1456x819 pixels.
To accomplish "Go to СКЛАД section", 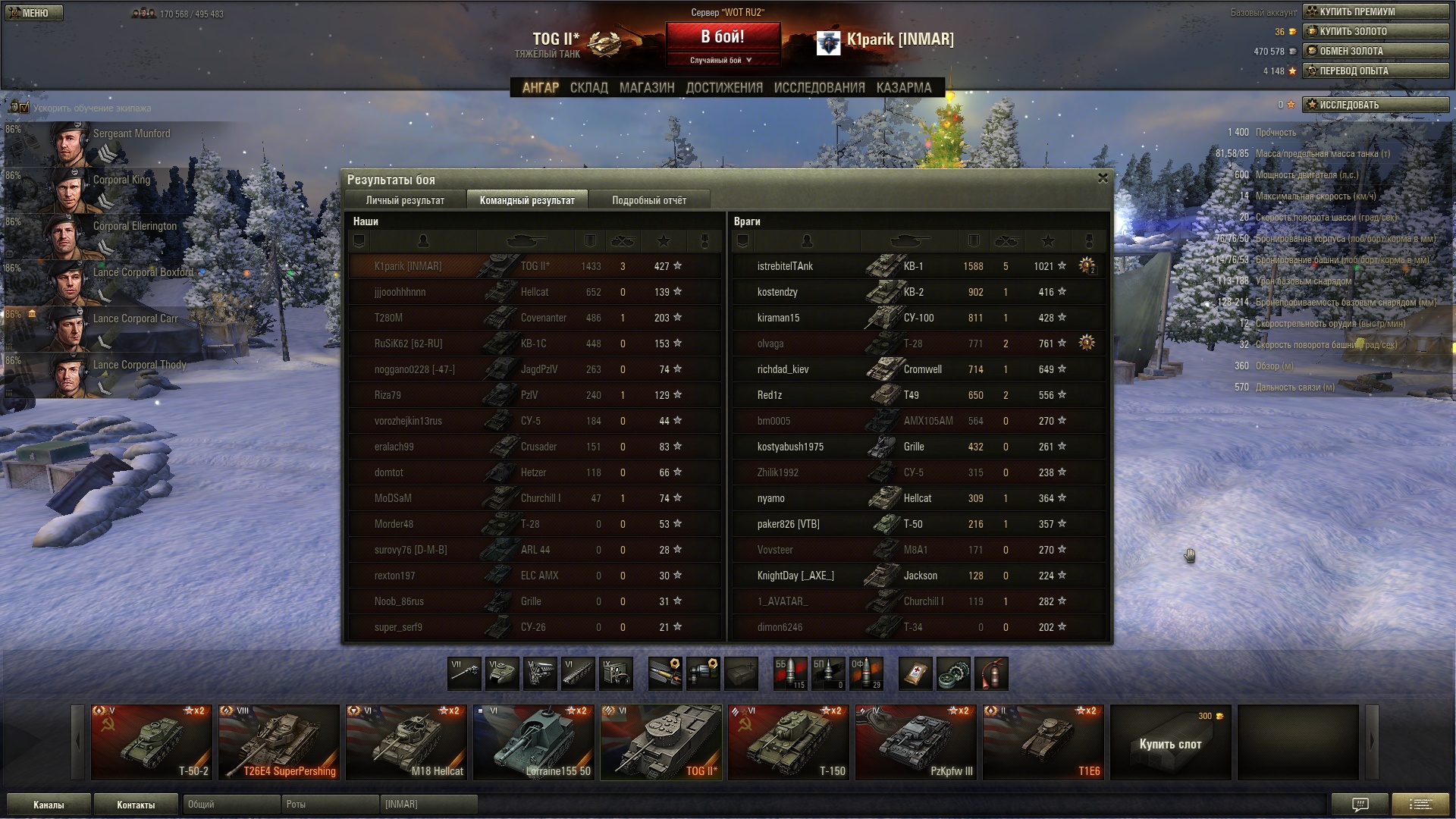I will tap(588, 88).
